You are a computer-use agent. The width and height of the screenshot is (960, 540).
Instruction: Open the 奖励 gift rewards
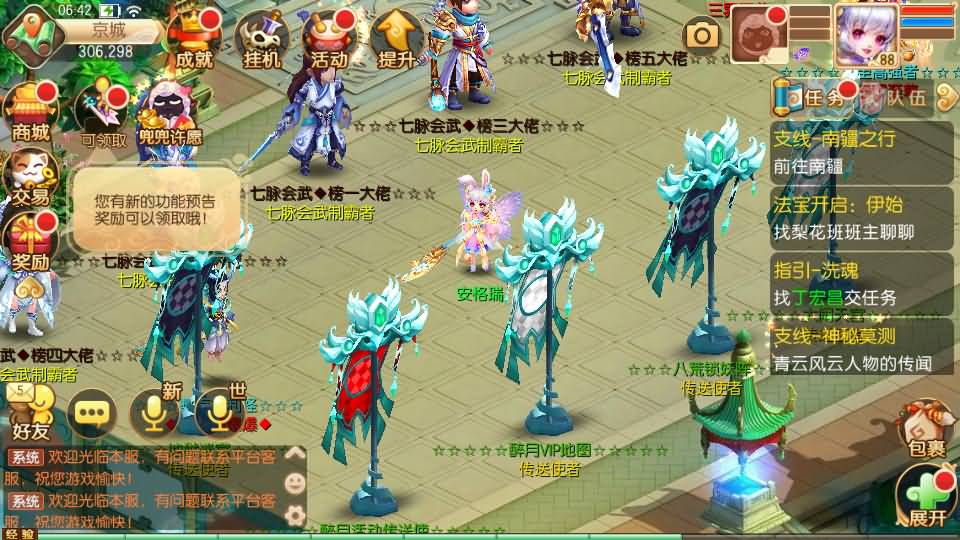(x=30, y=243)
